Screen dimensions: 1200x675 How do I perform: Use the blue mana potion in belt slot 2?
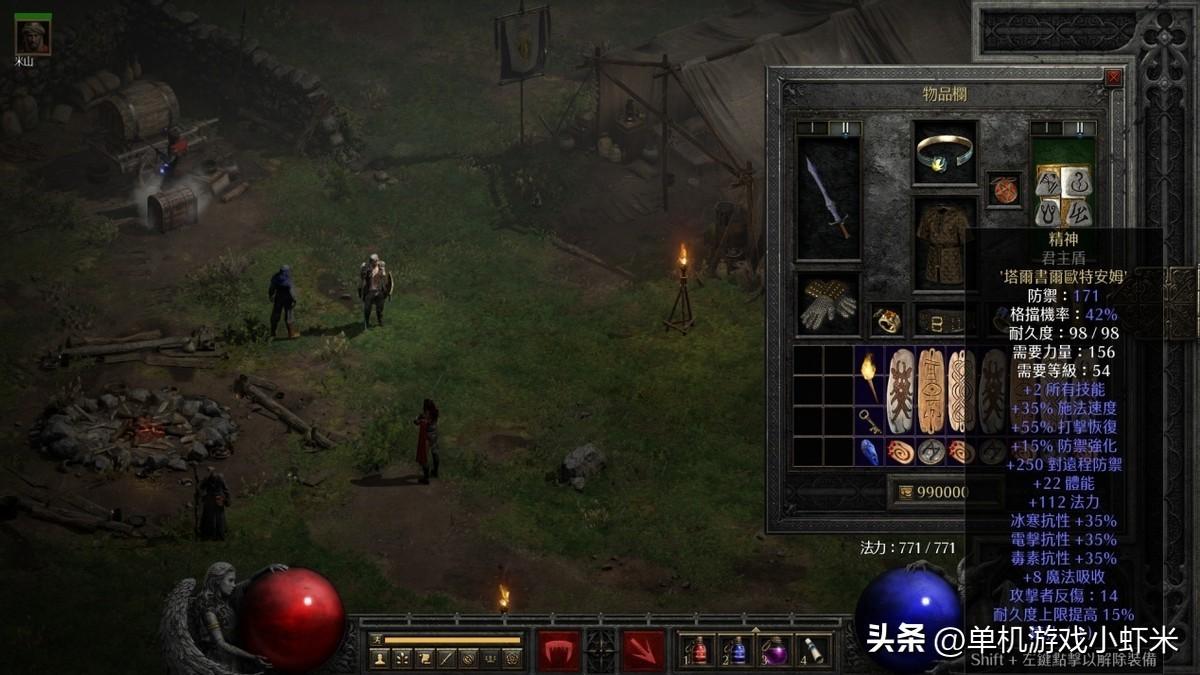(737, 651)
